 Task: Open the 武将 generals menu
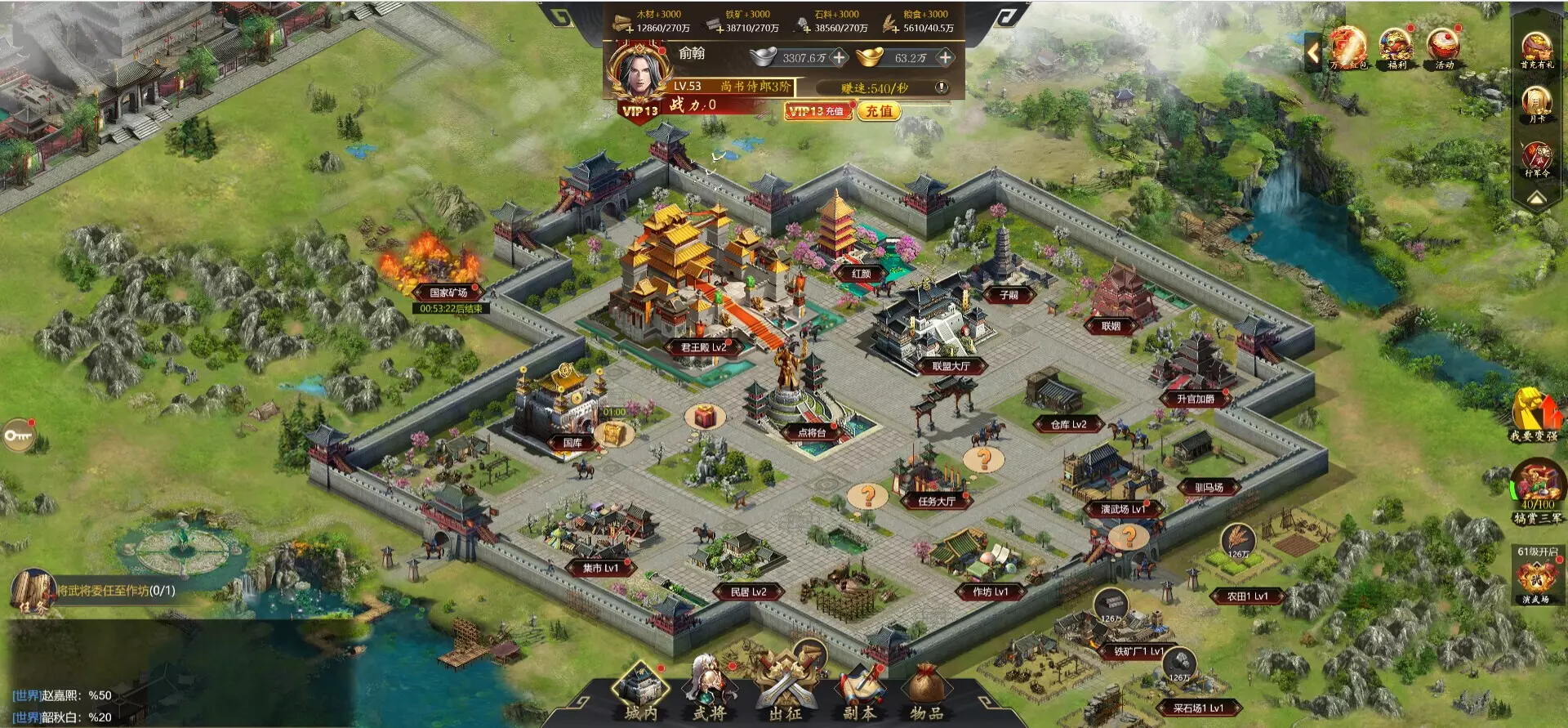point(709,690)
